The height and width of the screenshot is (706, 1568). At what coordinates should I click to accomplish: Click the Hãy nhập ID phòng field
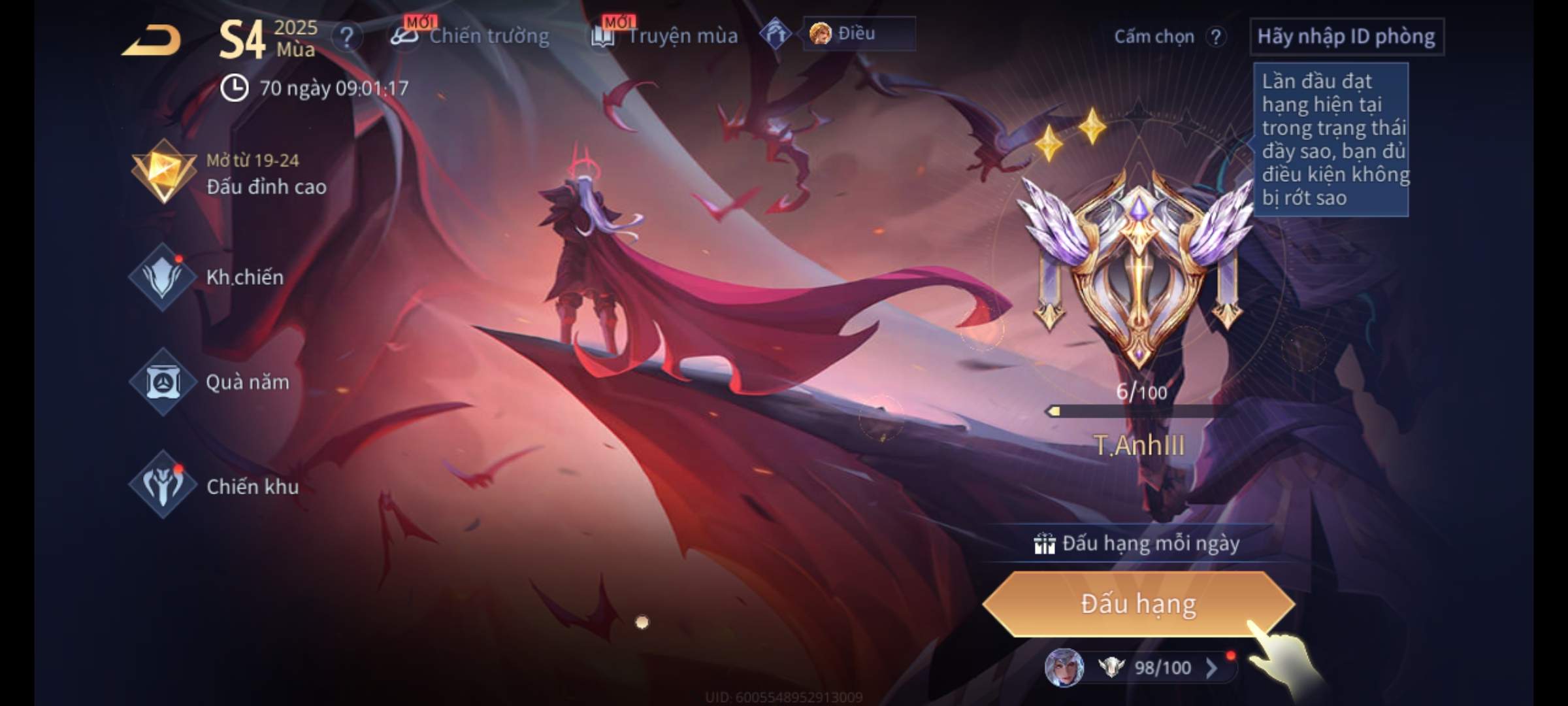point(1346,37)
